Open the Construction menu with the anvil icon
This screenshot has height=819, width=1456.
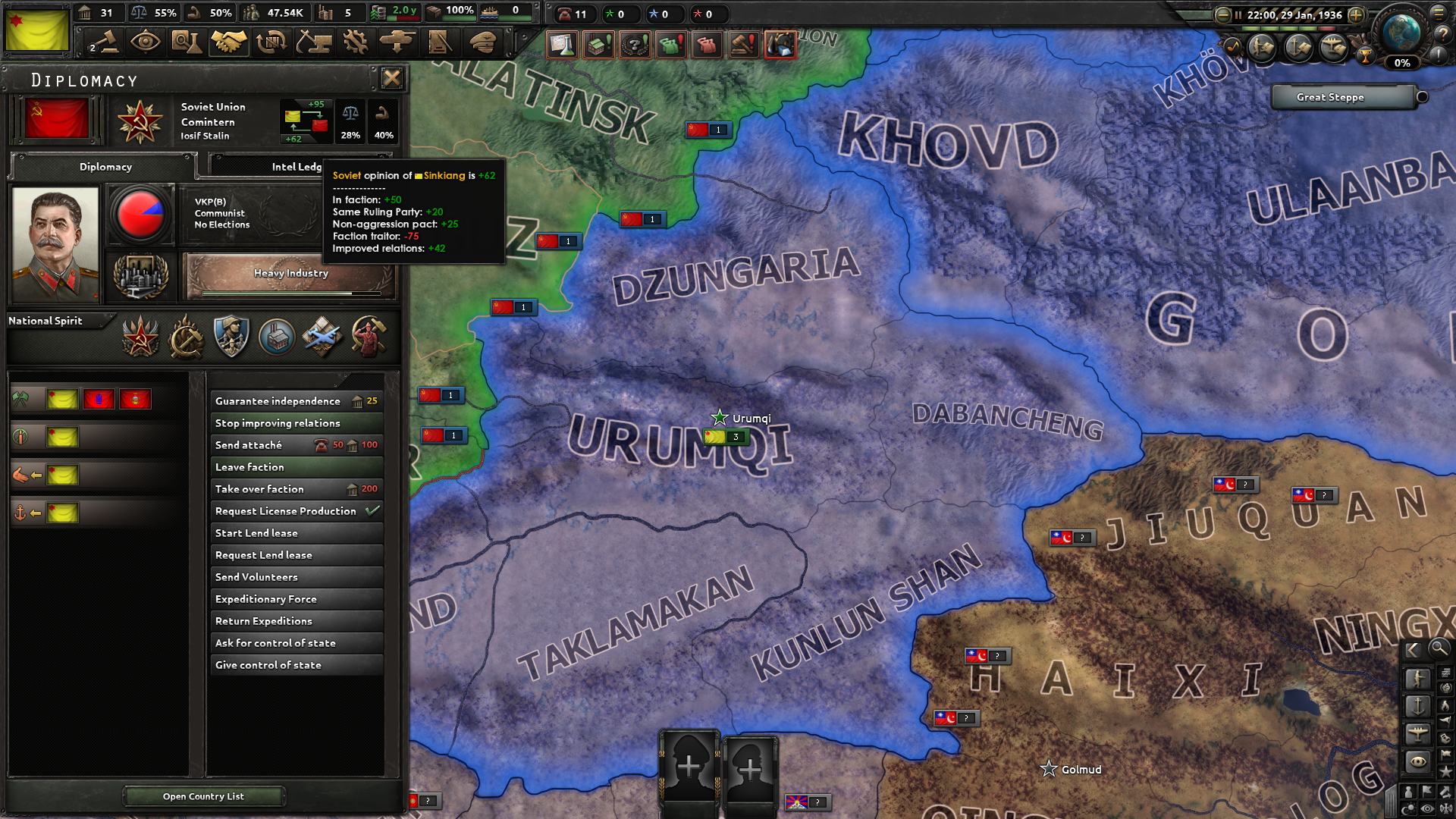[x=313, y=43]
